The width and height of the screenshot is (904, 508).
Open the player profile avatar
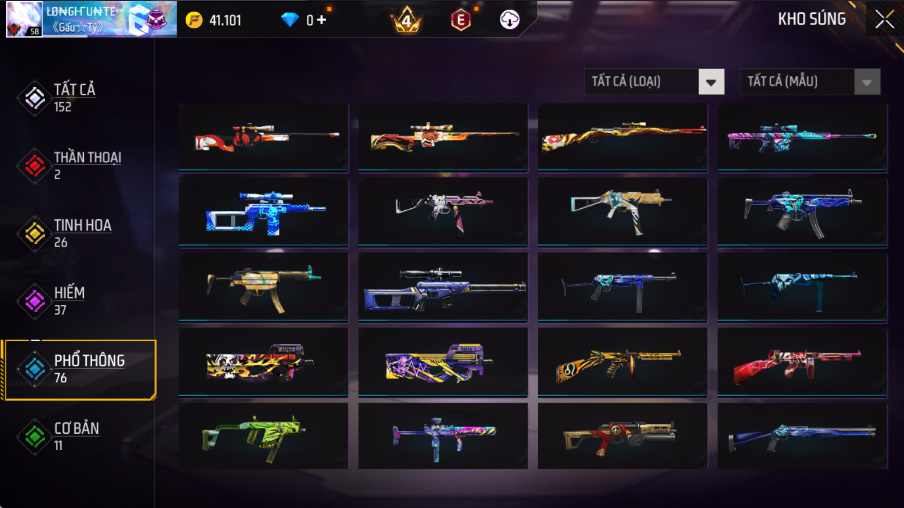(x=24, y=19)
